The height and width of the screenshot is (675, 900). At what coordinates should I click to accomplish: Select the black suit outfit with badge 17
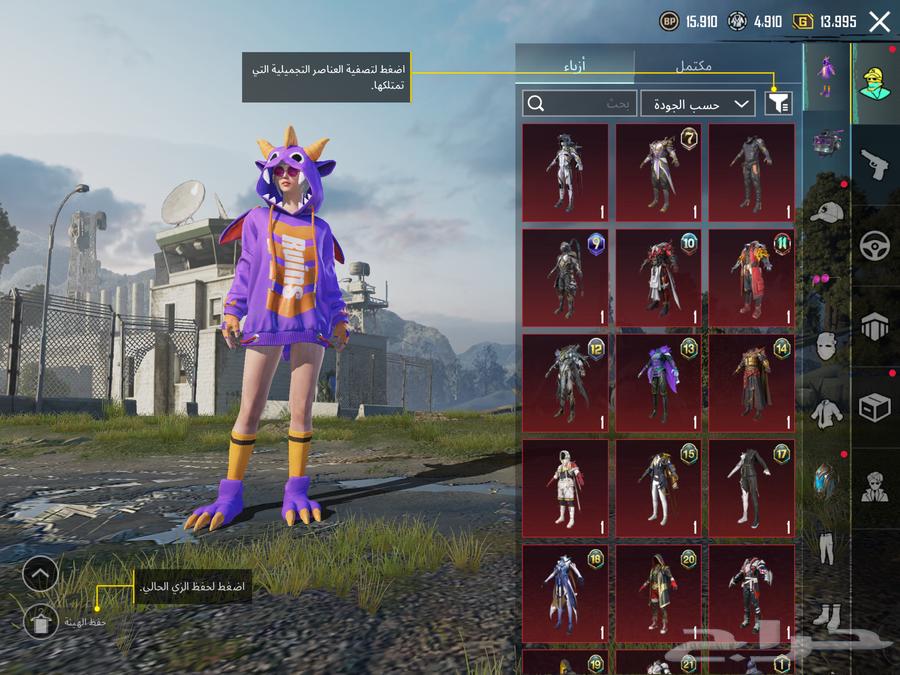click(751, 487)
